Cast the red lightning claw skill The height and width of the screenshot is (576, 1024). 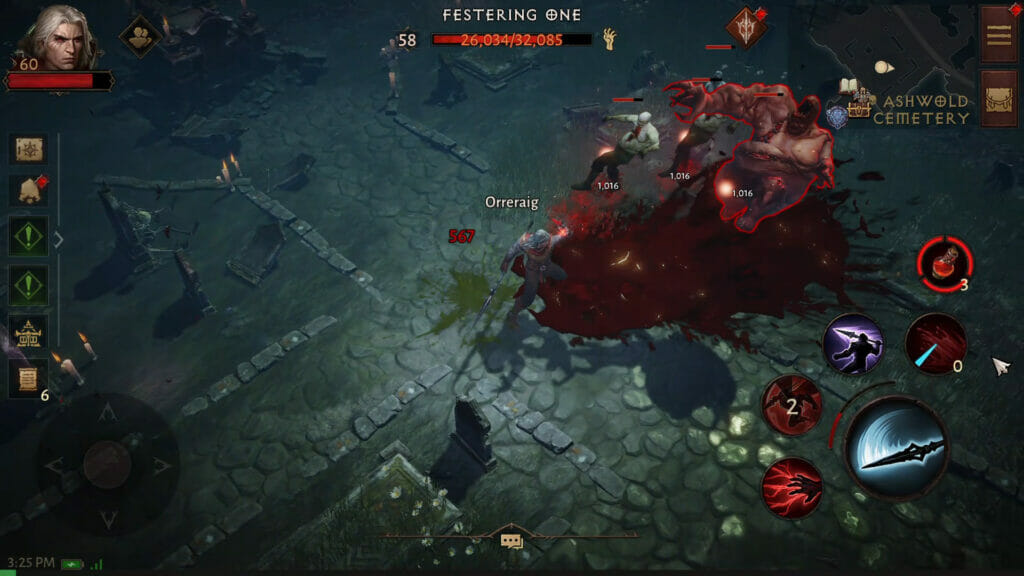[791, 487]
